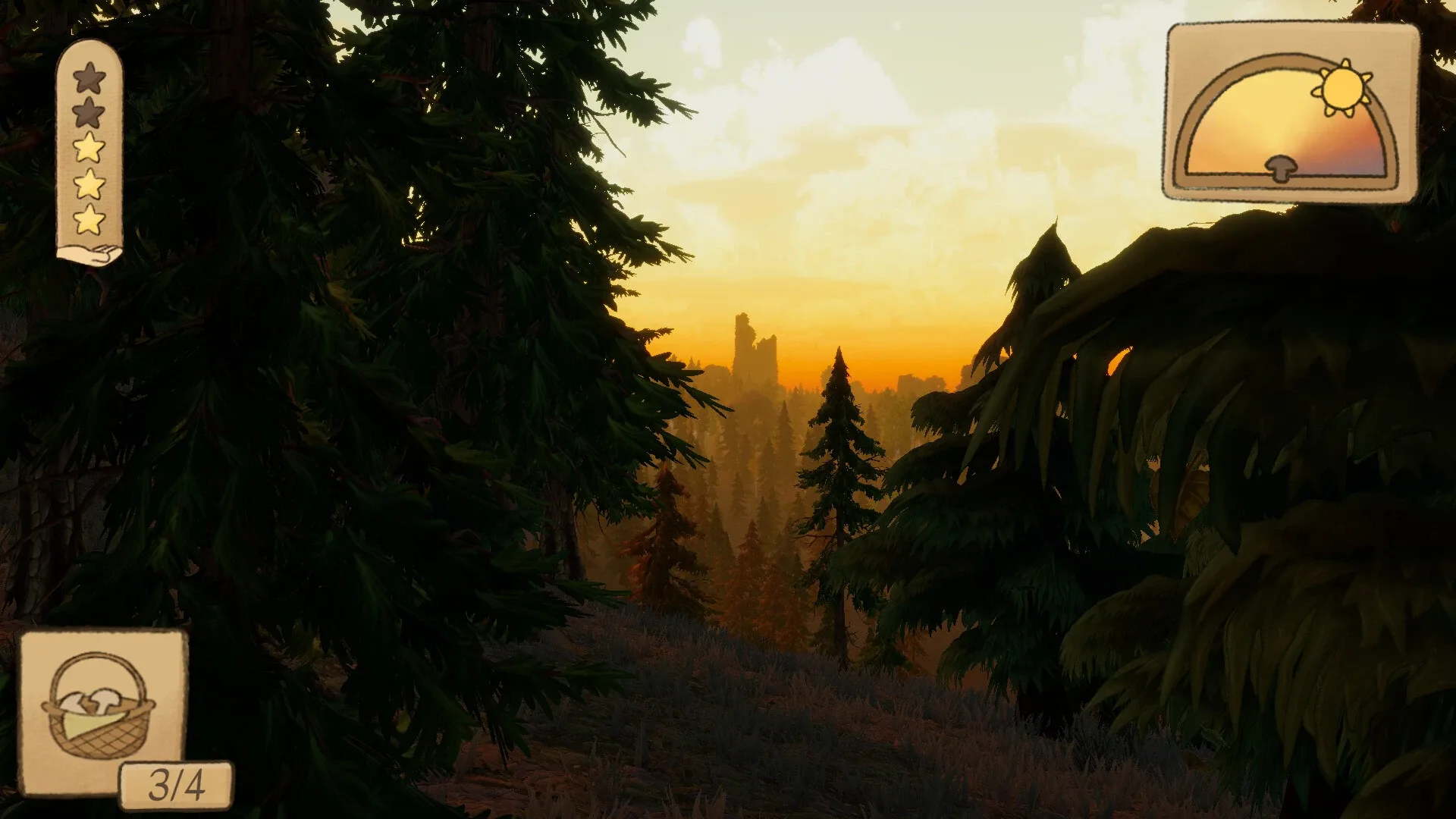Toggle the day progress gauge display
Screen dimensions: 1456x819
click(x=1293, y=110)
